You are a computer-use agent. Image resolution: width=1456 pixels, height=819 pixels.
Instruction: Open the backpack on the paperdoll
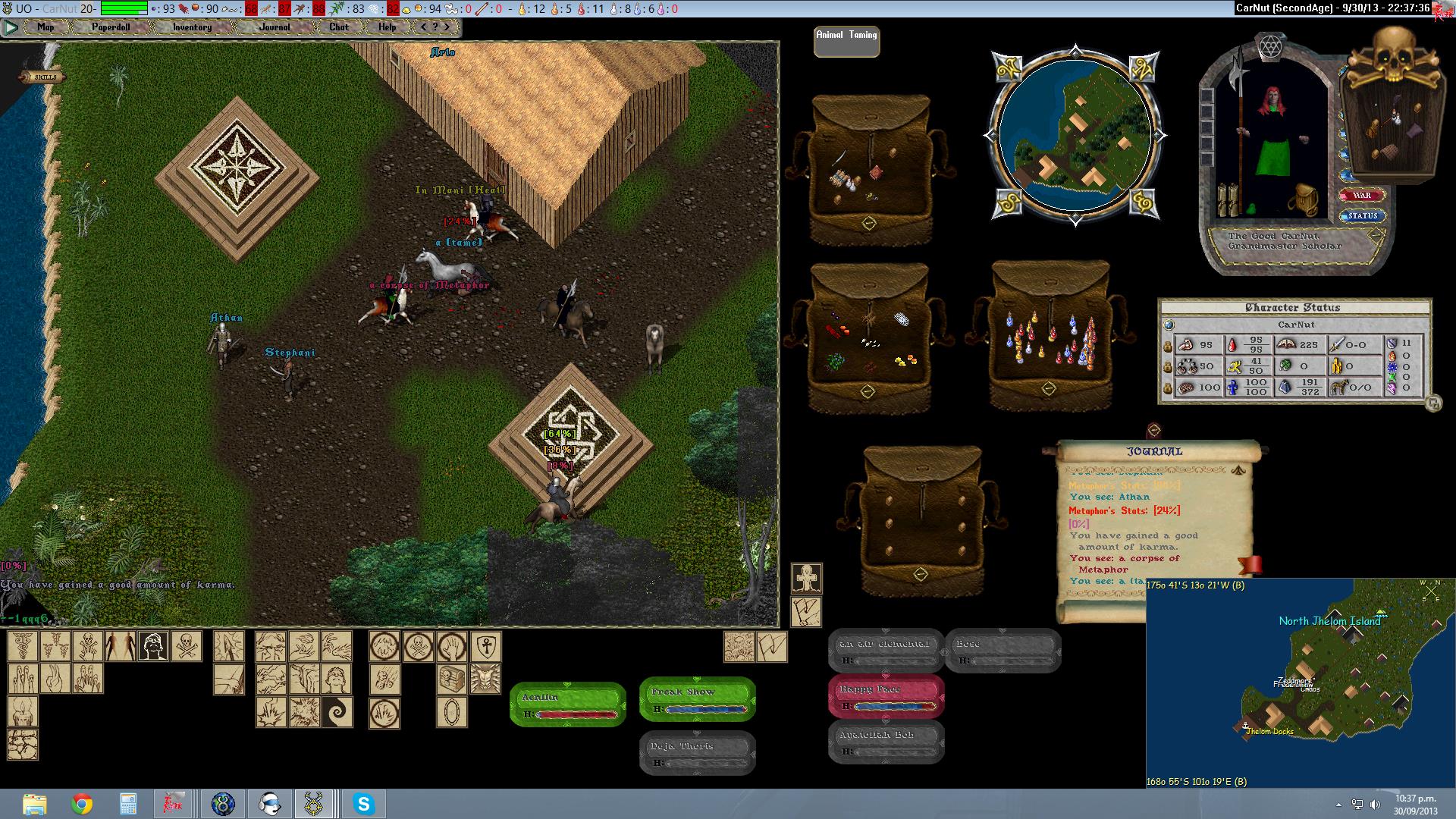pyautogui.click(x=1307, y=199)
